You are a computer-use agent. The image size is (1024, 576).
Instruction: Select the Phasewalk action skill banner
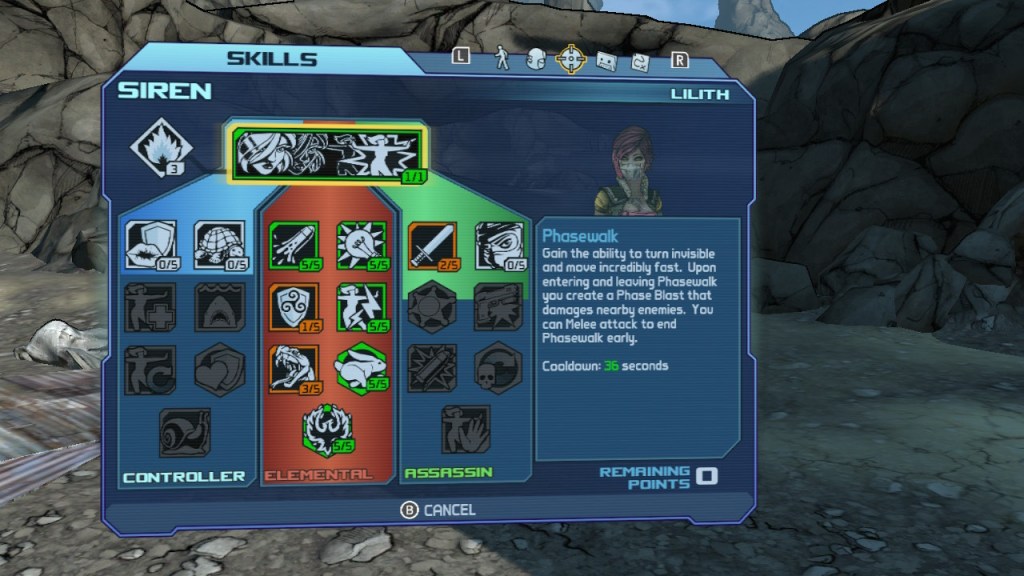click(329, 153)
